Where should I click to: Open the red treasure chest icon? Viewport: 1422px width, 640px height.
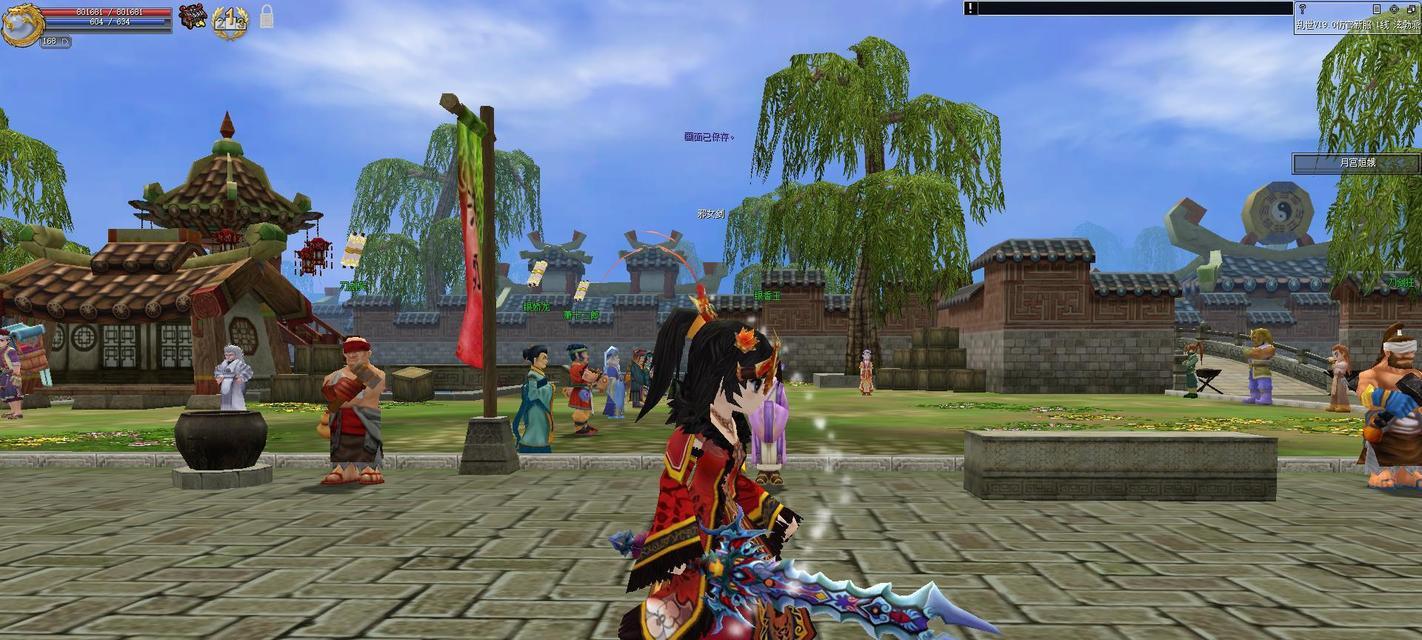192,16
